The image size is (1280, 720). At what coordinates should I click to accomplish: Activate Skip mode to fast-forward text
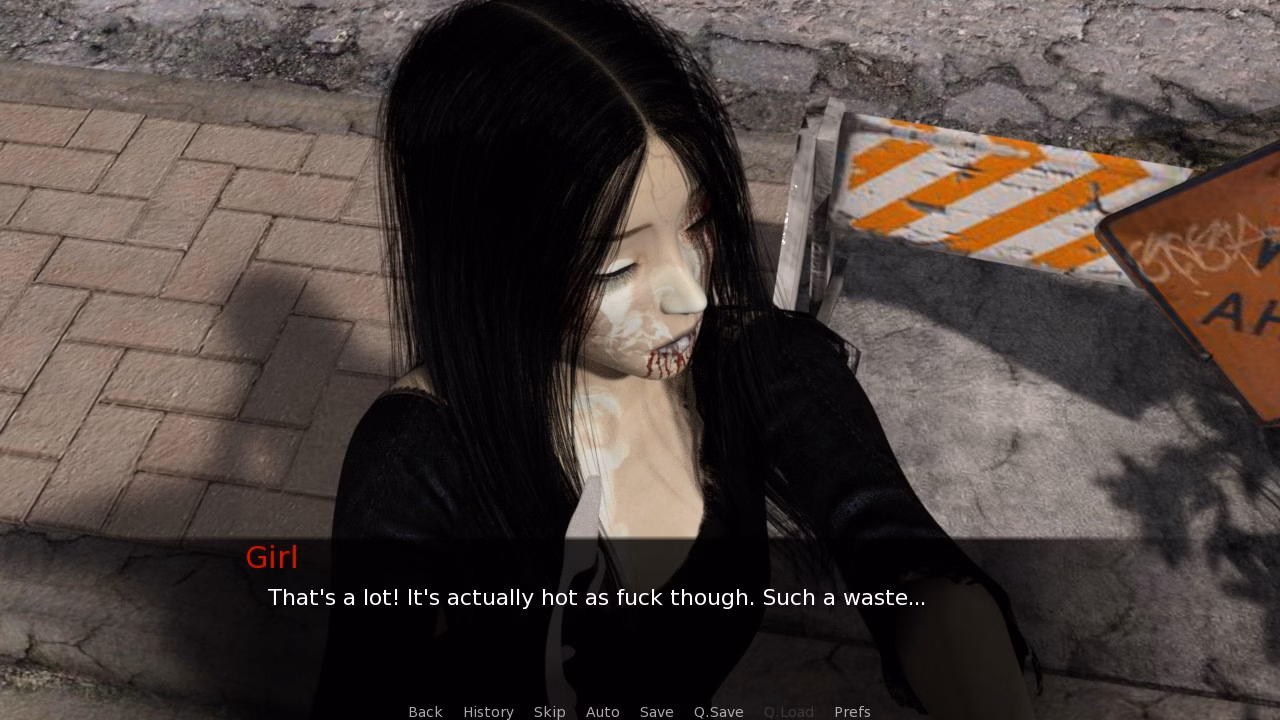coord(549,711)
